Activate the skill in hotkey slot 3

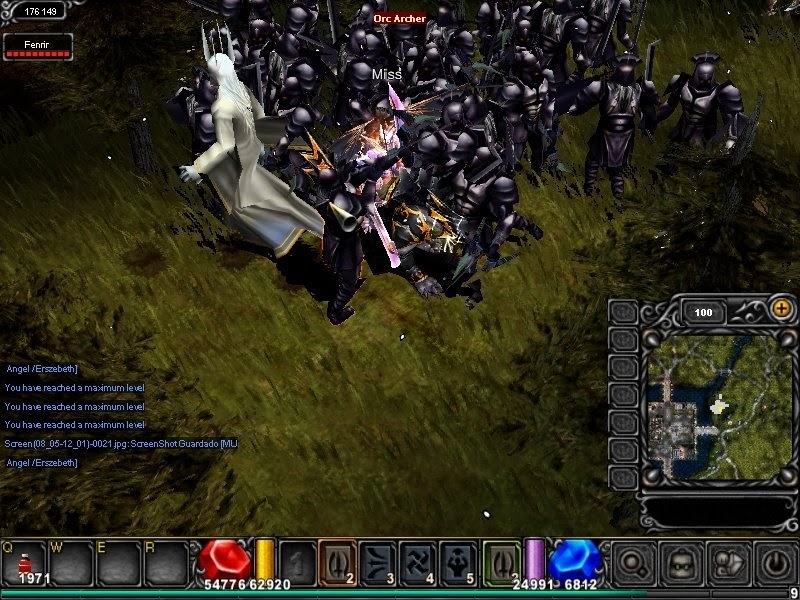pyautogui.click(x=377, y=560)
